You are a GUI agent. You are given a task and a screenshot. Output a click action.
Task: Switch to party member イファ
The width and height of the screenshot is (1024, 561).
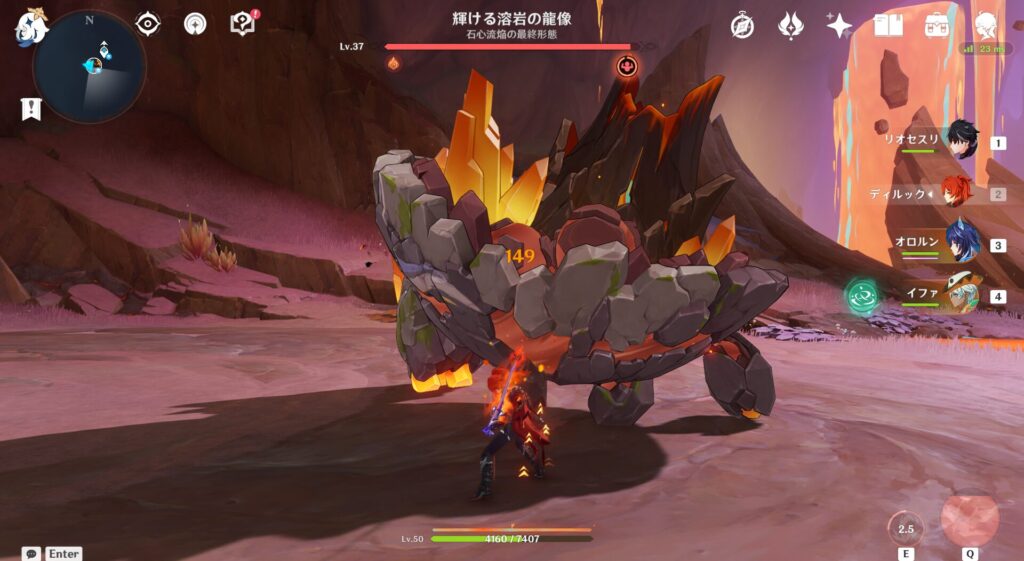(962, 294)
